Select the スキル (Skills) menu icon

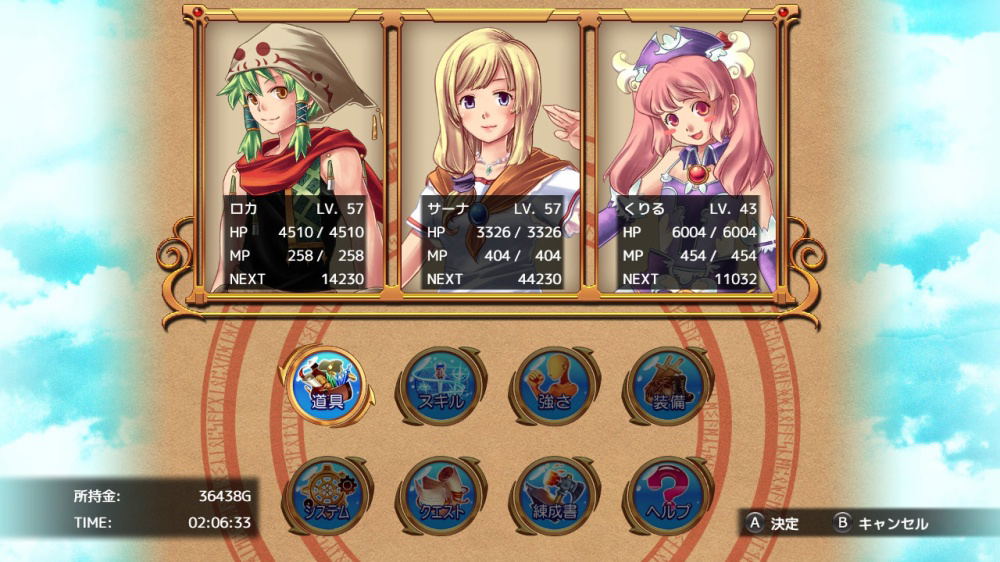[x=443, y=386]
